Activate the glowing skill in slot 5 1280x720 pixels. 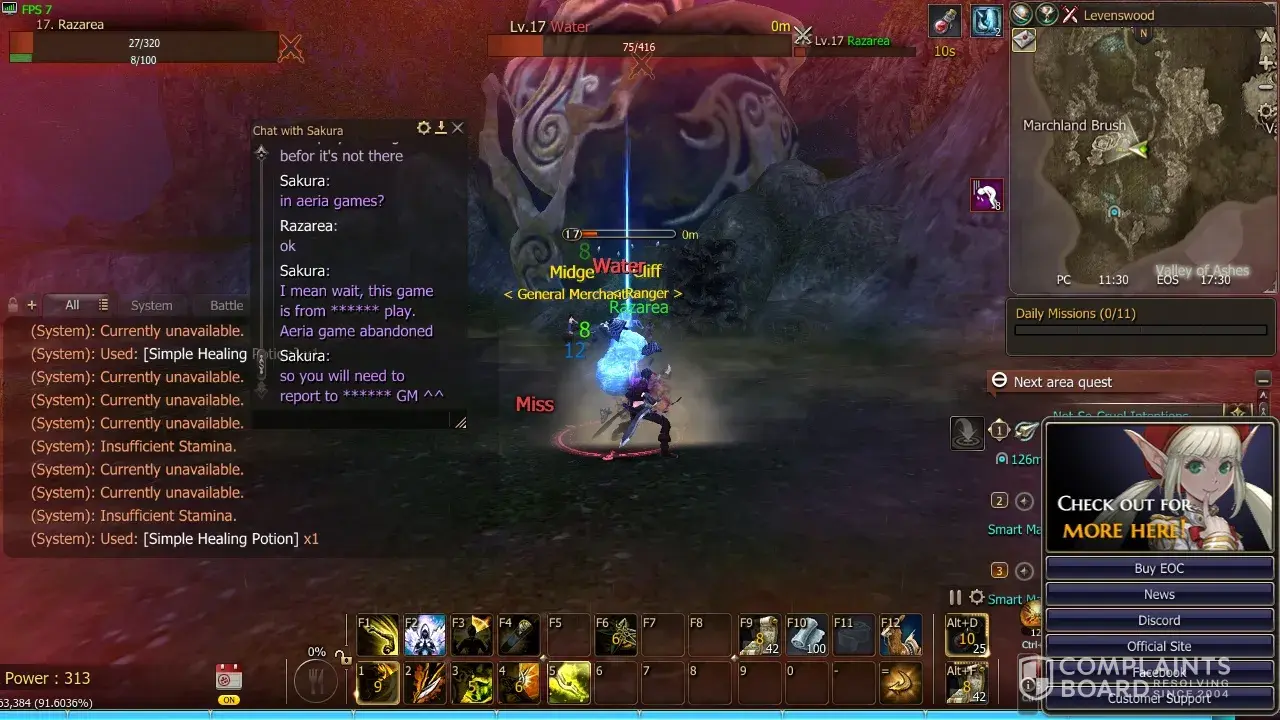(568, 683)
